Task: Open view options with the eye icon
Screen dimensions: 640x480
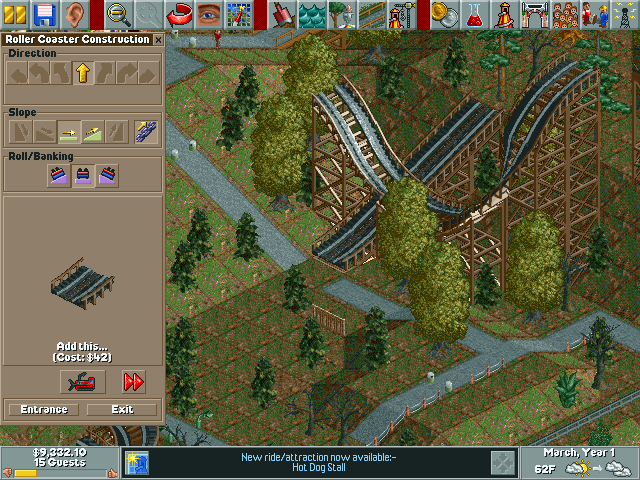Action: point(208,14)
